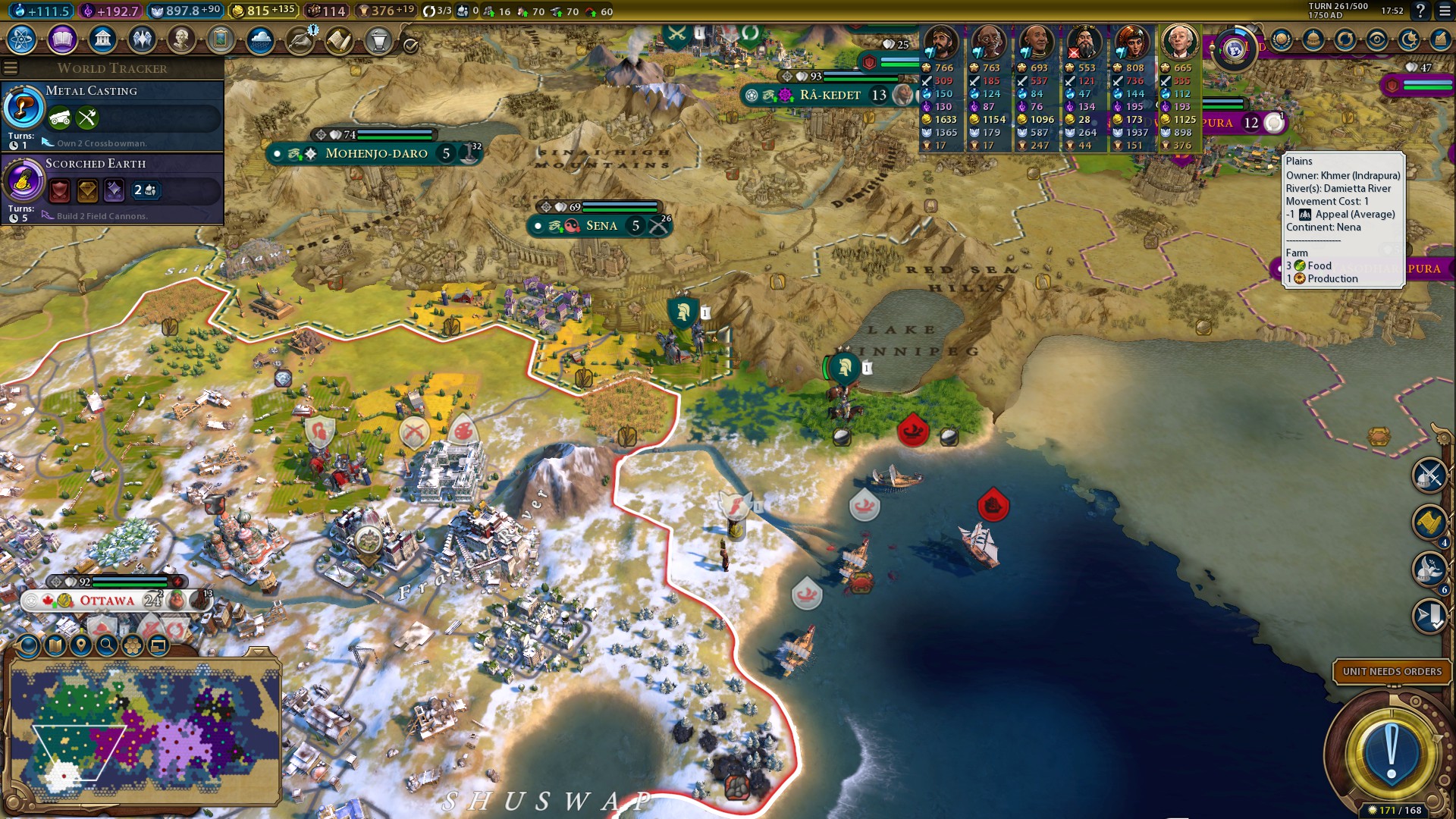Open the World Rankings globe laurel icon

click(x=1282, y=39)
